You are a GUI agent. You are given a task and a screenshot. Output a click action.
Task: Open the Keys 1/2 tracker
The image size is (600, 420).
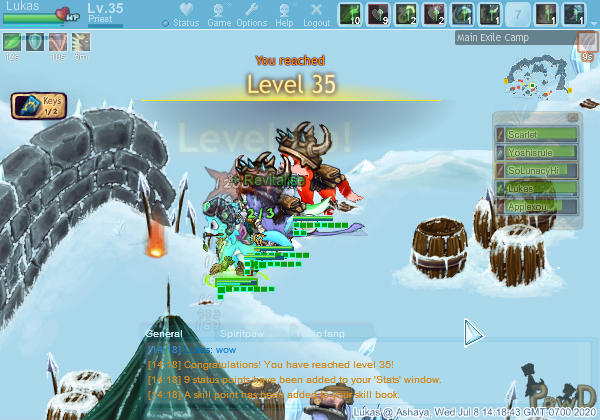tap(33, 105)
